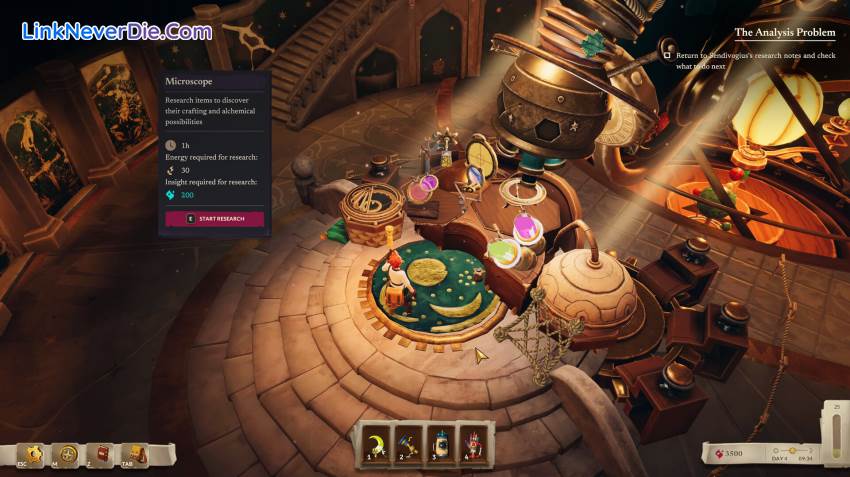Open settings with the gear icon
This screenshot has width=850, height=477.
[36, 455]
